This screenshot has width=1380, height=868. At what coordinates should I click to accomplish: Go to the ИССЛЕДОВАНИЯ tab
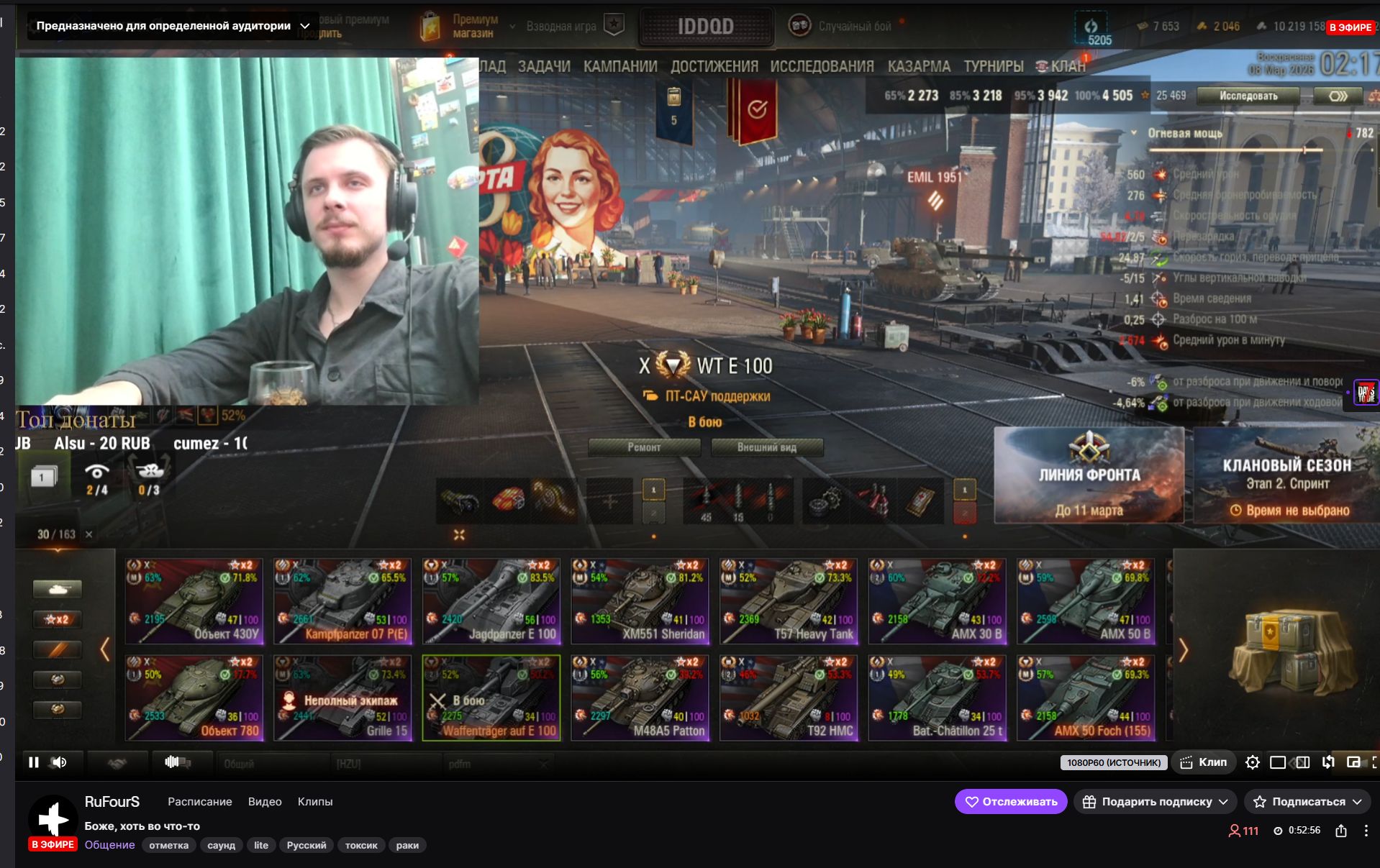(822, 67)
